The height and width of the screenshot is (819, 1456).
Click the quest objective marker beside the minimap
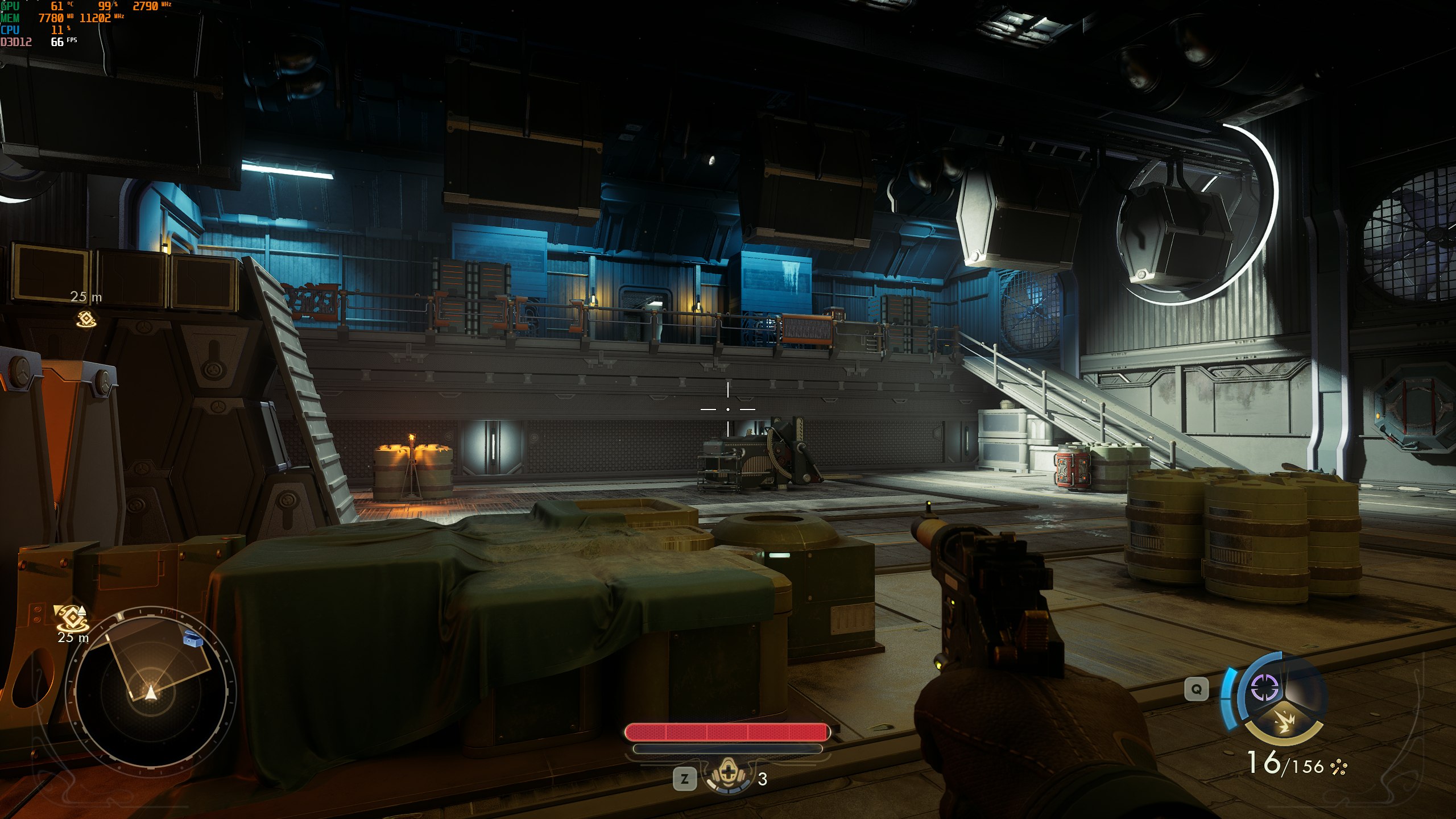tap(72, 617)
